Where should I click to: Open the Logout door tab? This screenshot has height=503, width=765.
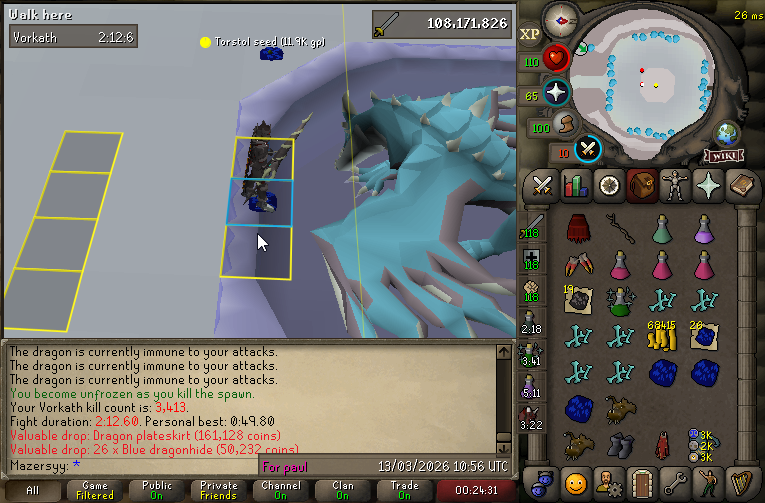tap(641, 481)
